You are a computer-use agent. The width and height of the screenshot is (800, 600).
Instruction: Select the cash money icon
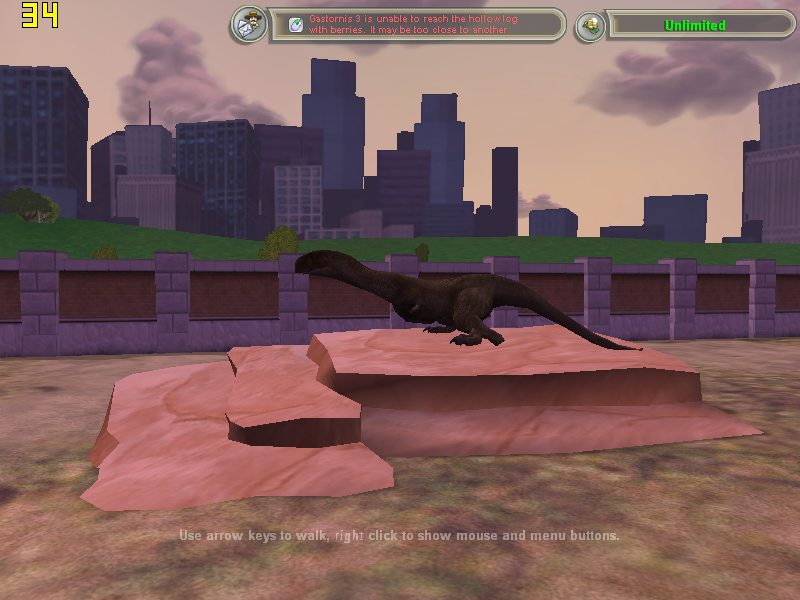click(590, 25)
